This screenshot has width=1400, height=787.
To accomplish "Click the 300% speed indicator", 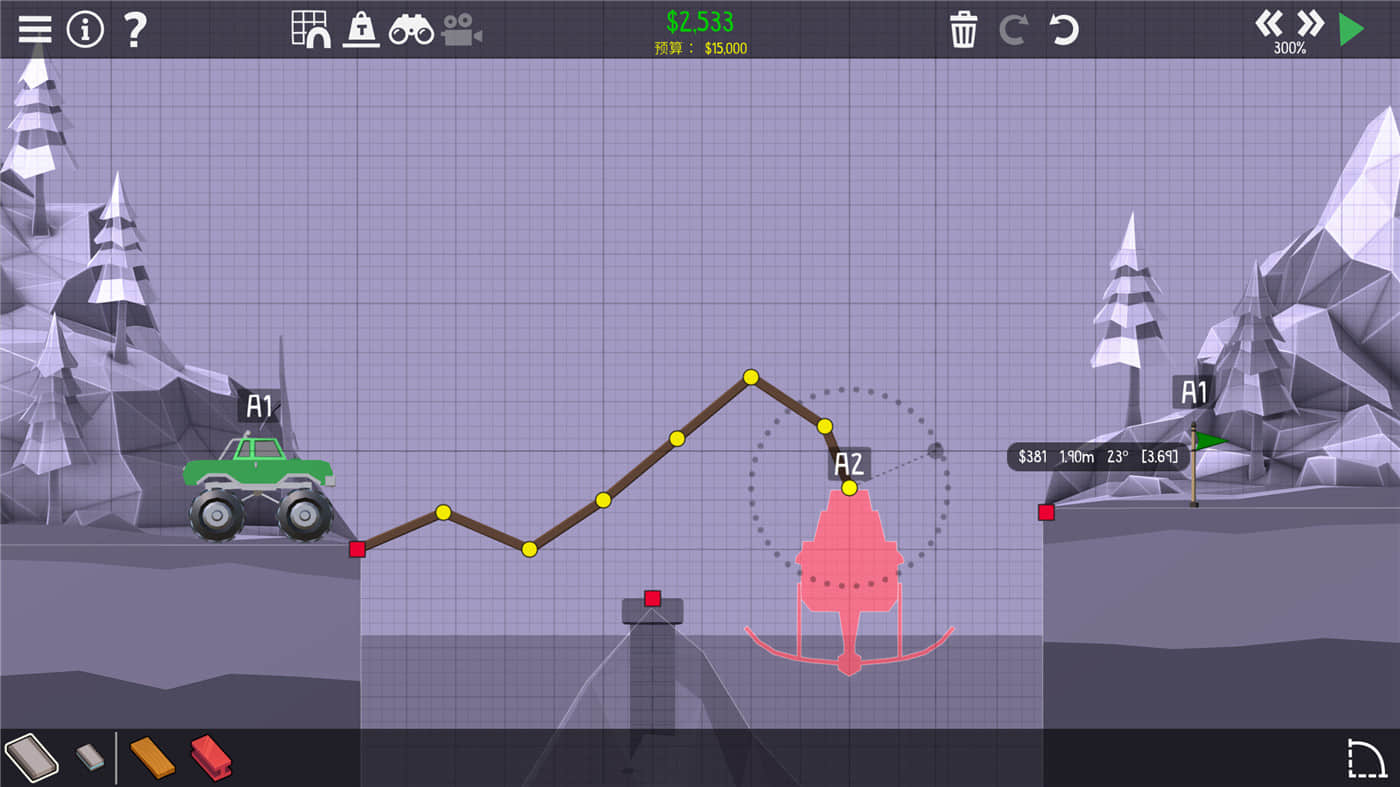I will [x=1287, y=45].
